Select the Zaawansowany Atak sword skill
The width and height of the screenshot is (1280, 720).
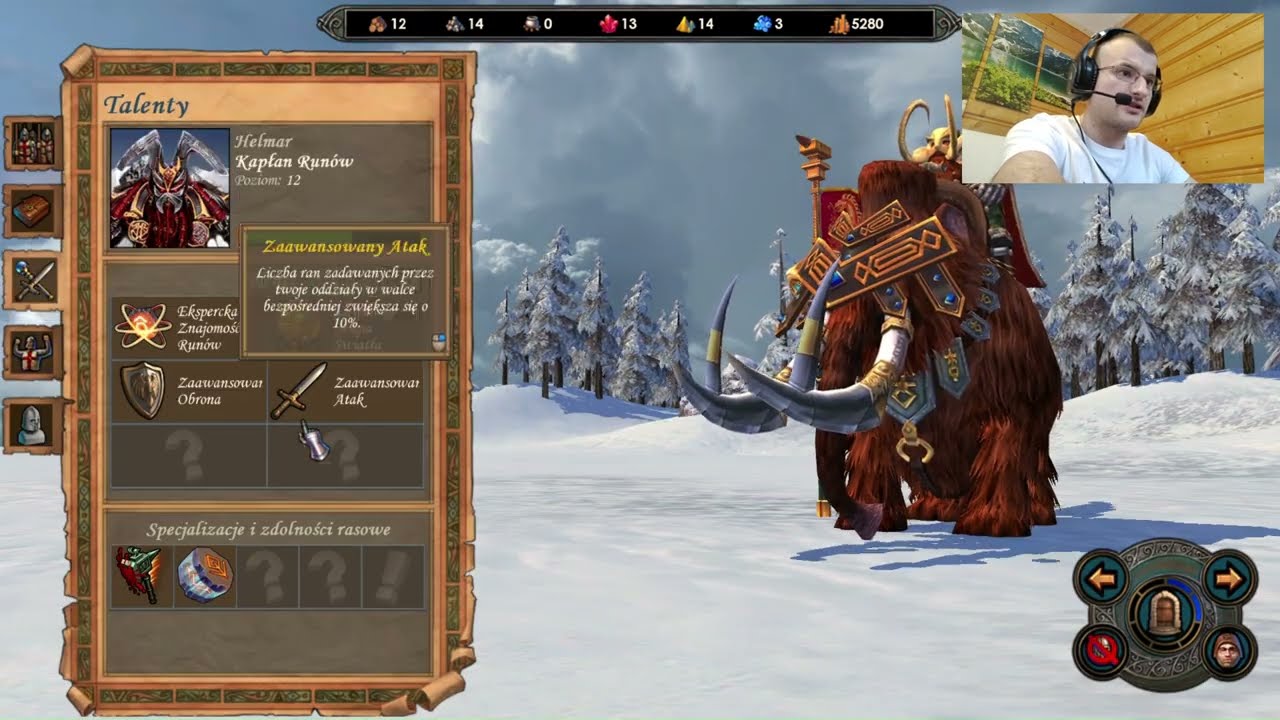click(299, 390)
